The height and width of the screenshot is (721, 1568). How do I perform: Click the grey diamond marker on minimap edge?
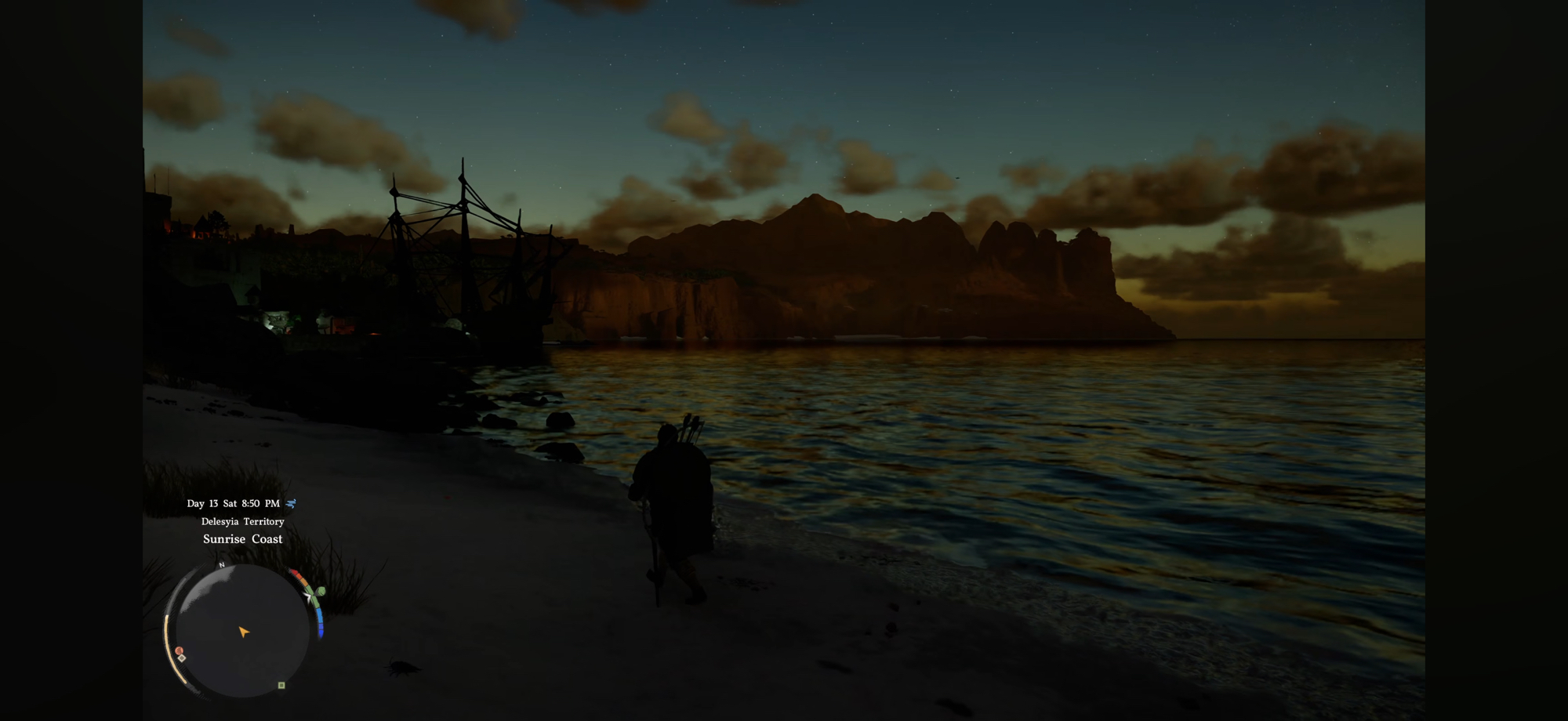(182, 658)
